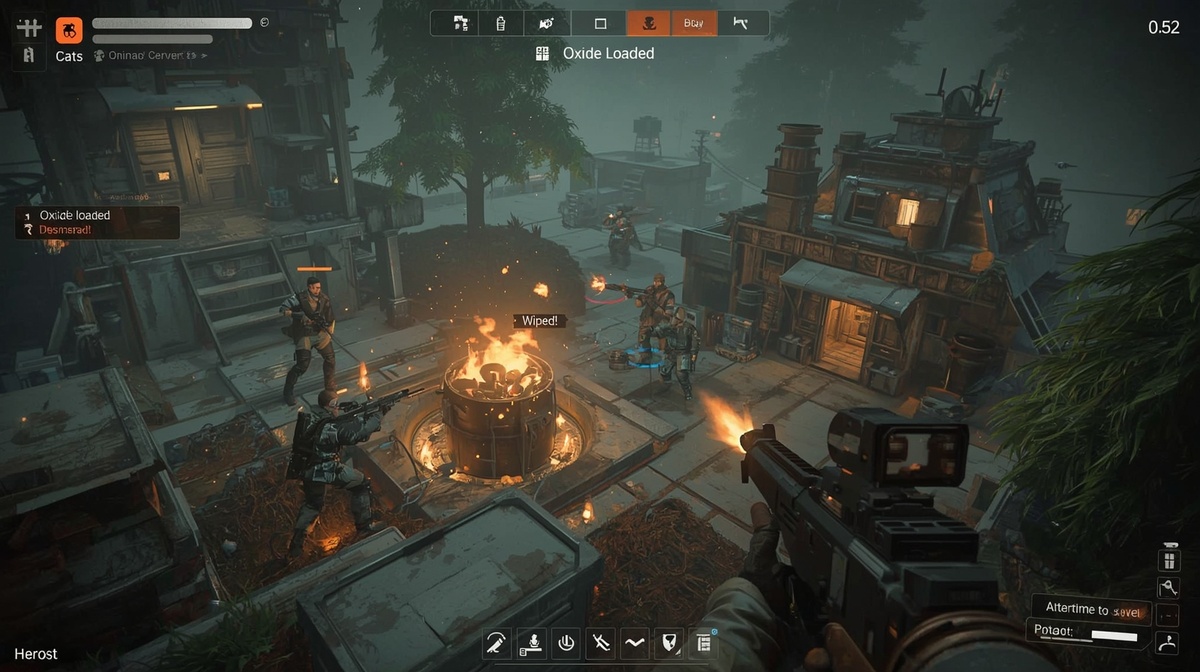Screen dimensions: 1200x672
Task: Open the highlighted orange skull-mask tab
Action: point(648,23)
